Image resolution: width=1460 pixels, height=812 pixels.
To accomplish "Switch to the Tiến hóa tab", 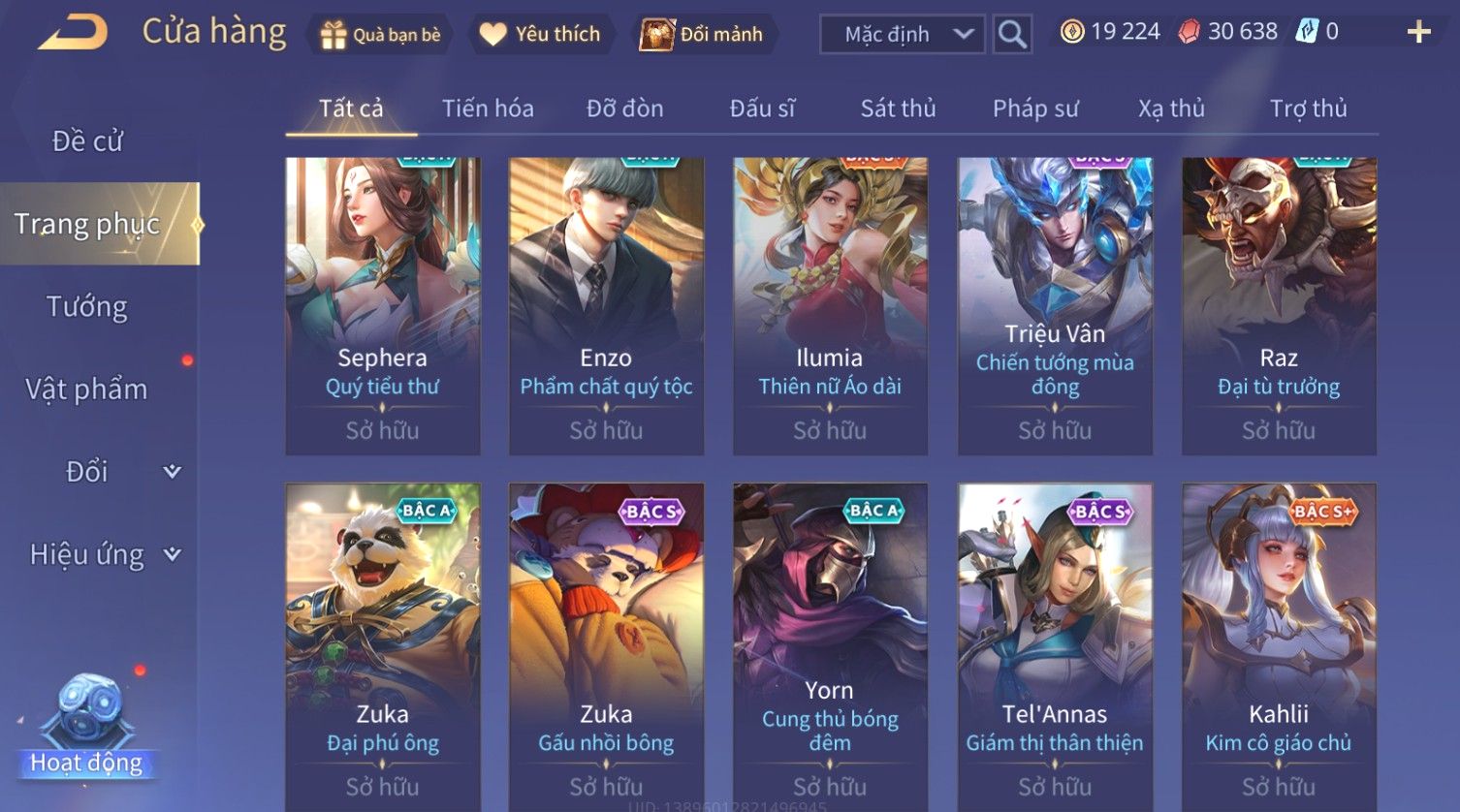I will 488,109.
